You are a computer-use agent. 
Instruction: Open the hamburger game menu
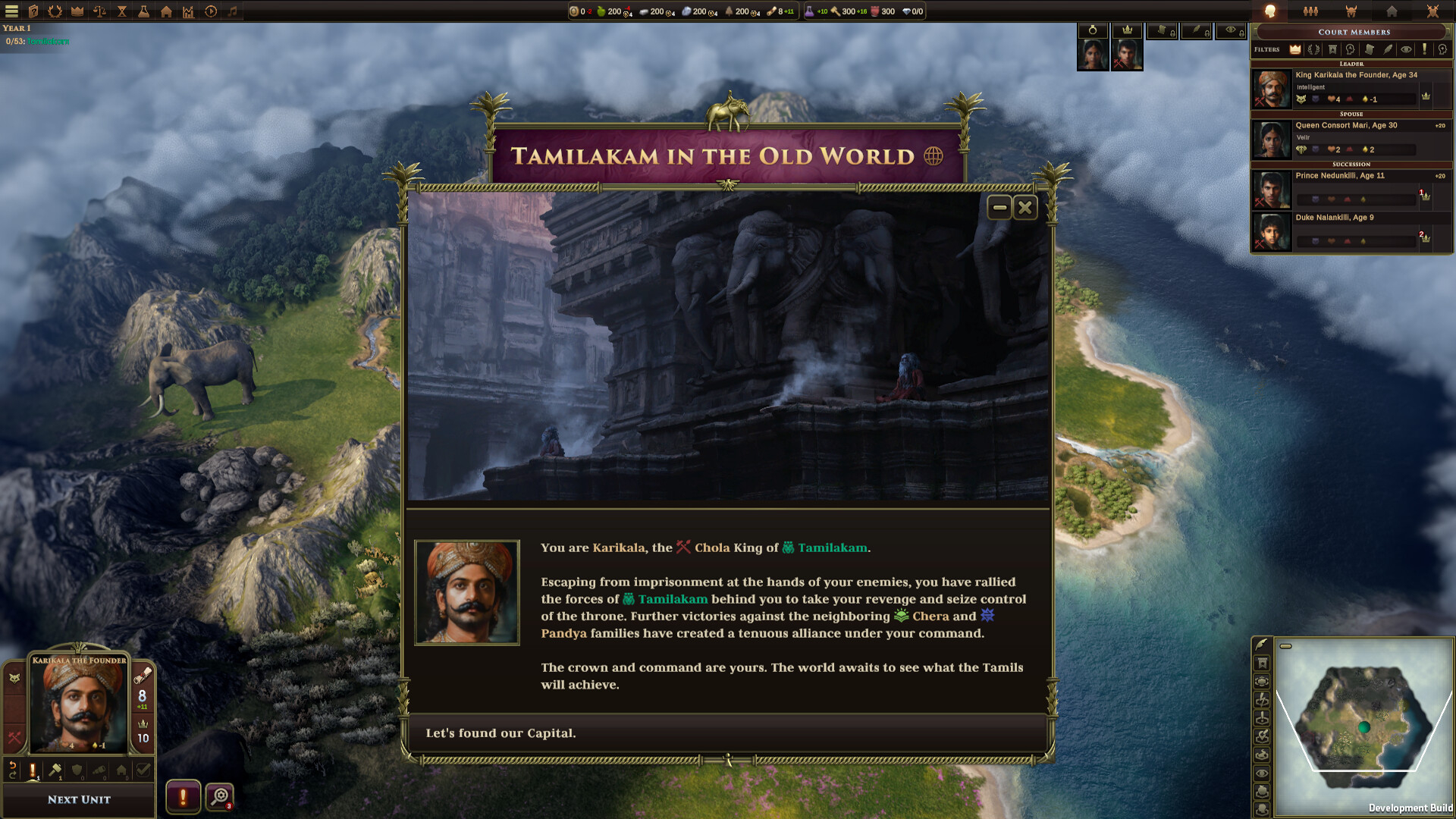tap(11, 11)
